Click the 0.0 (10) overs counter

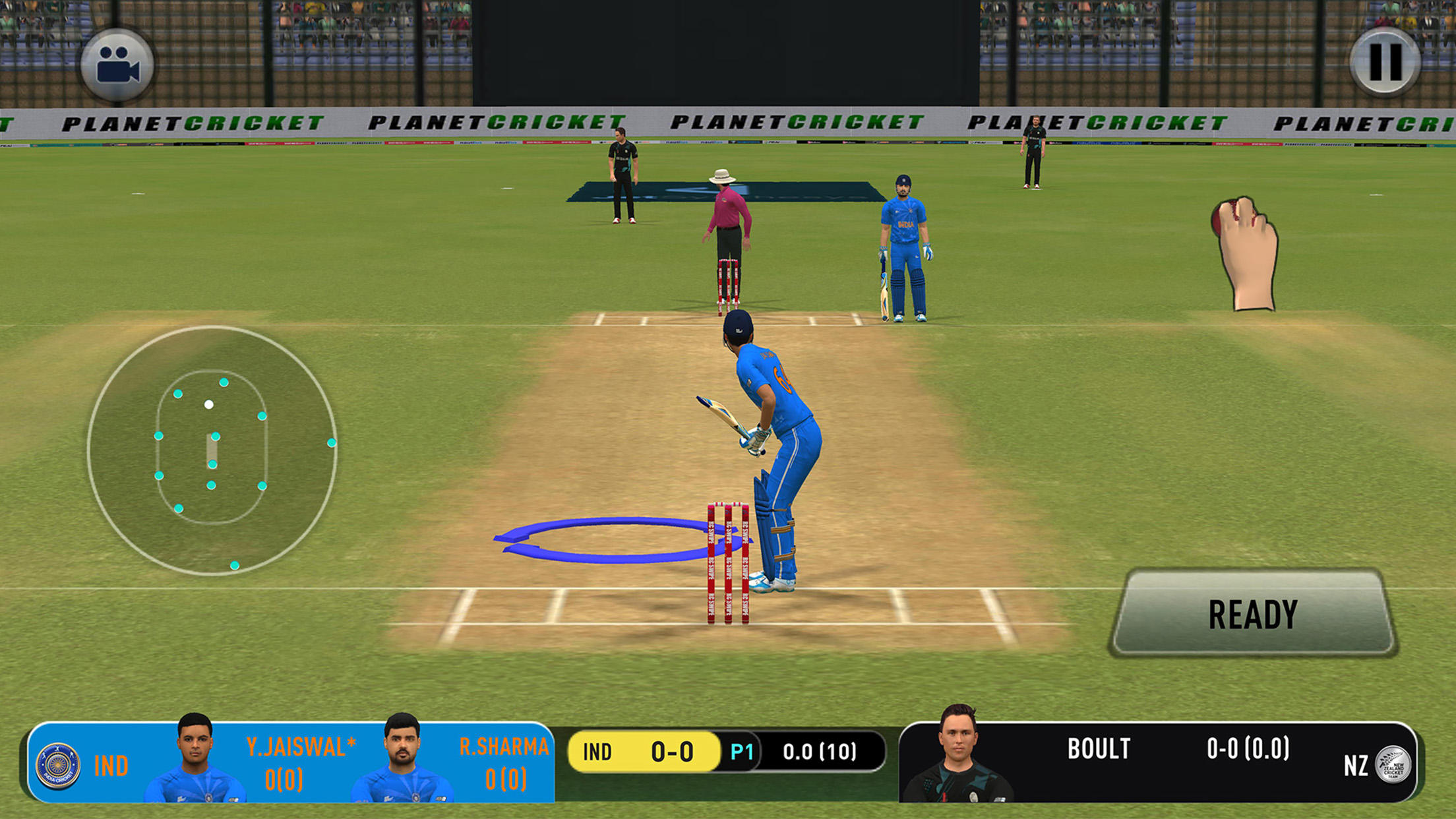click(819, 750)
